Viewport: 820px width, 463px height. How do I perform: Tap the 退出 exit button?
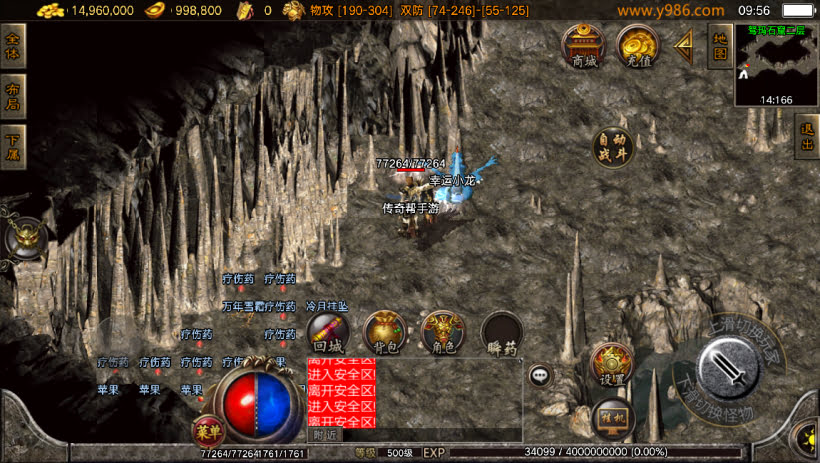tap(807, 137)
